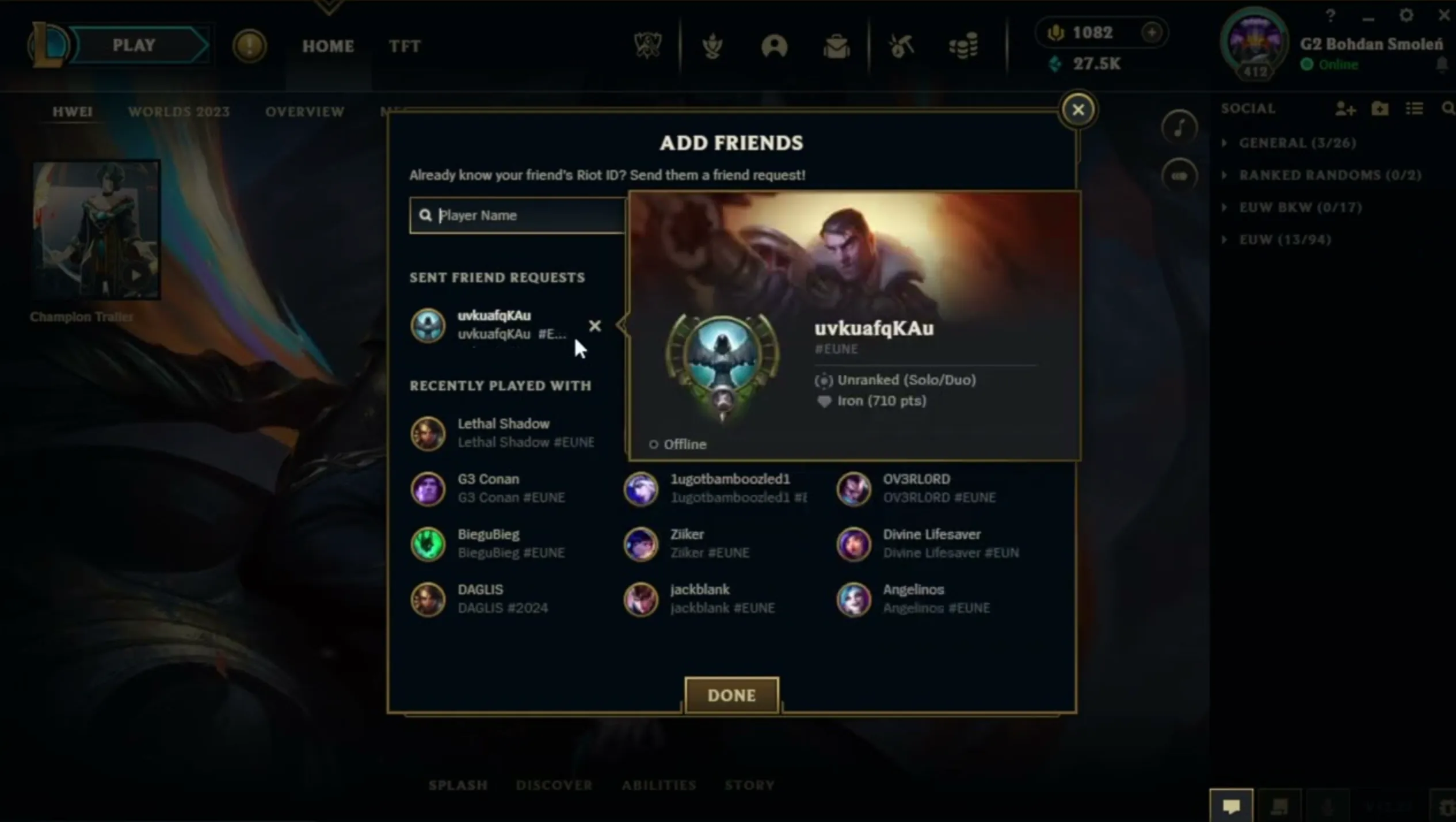Switch to the TFT tab
Viewport: 1456px width, 822px height.
tap(405, 46)
